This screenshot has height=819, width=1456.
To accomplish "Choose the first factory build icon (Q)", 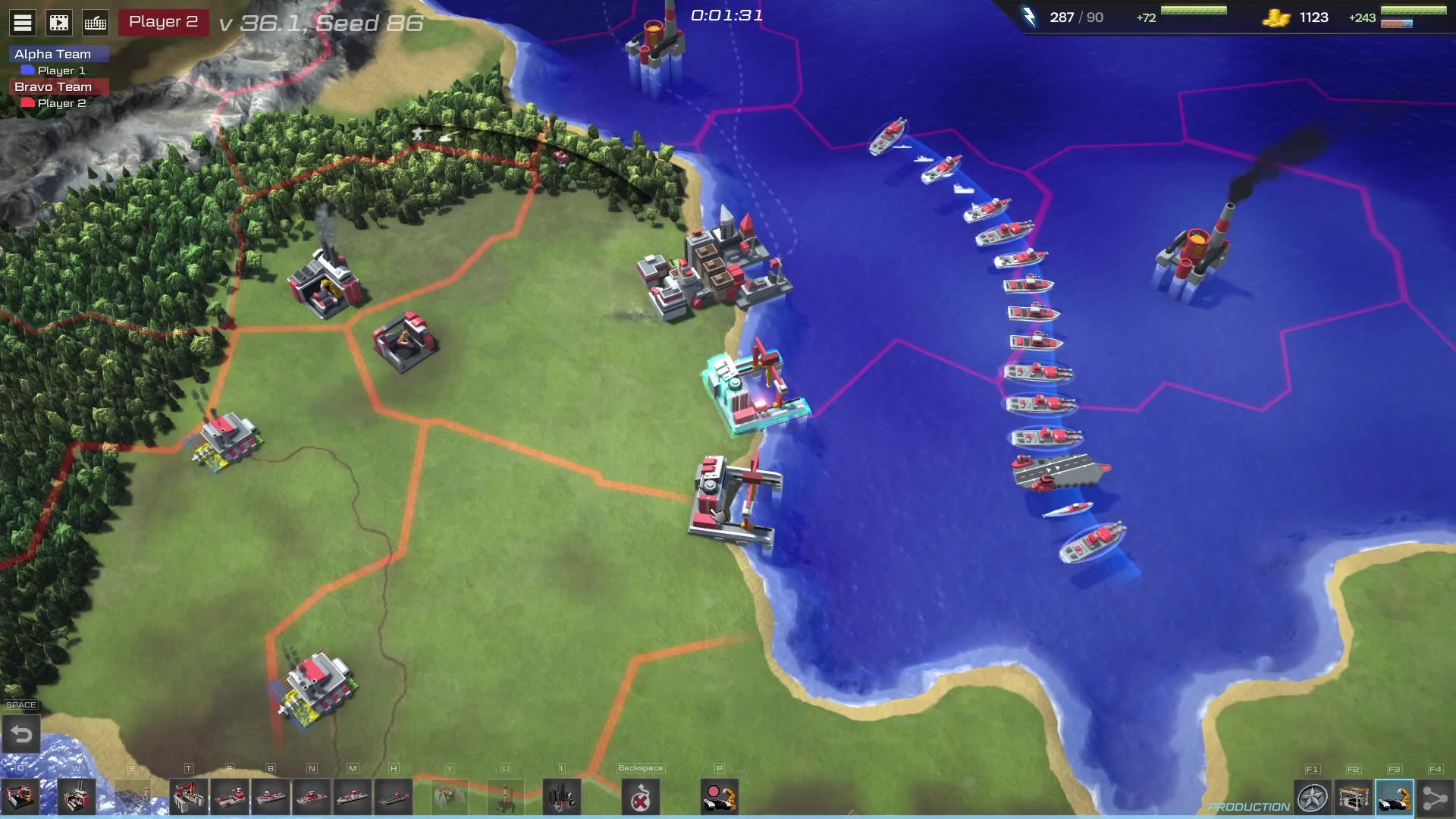I will [20, 797].
